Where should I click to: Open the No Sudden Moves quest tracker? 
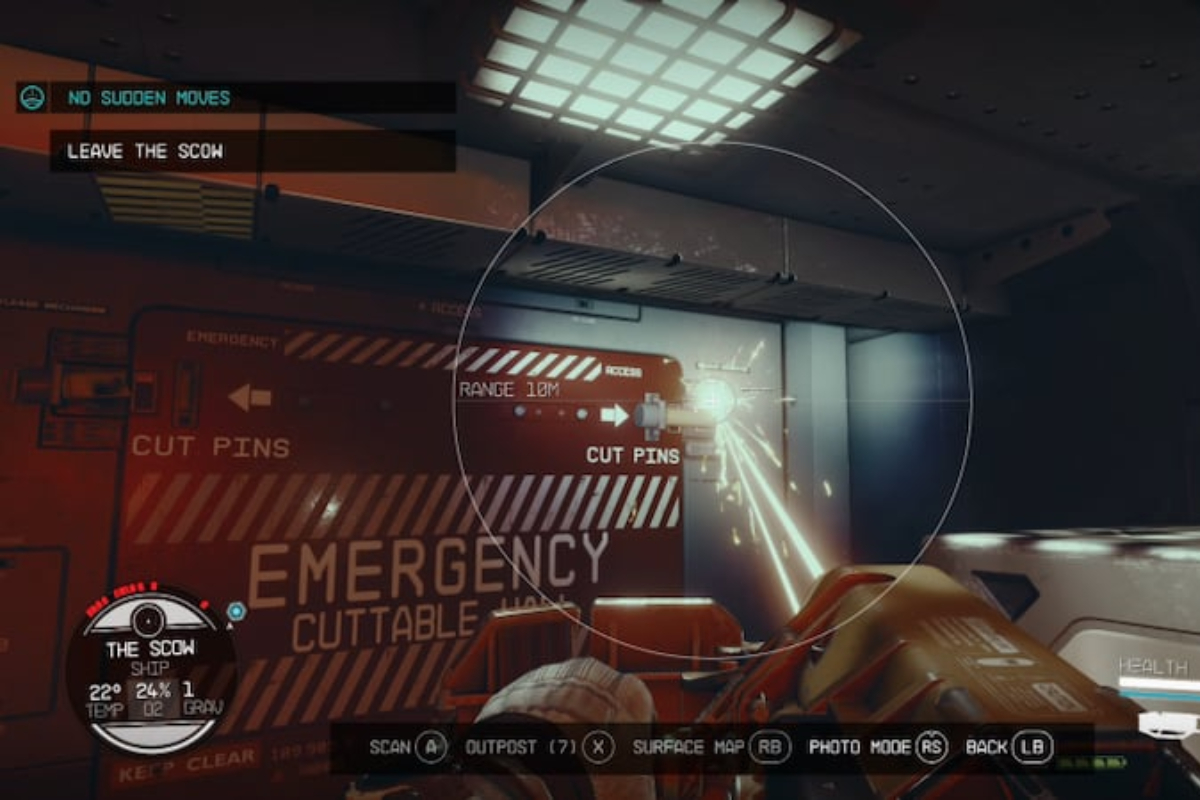pyautogui.click(x=148, y=98)
